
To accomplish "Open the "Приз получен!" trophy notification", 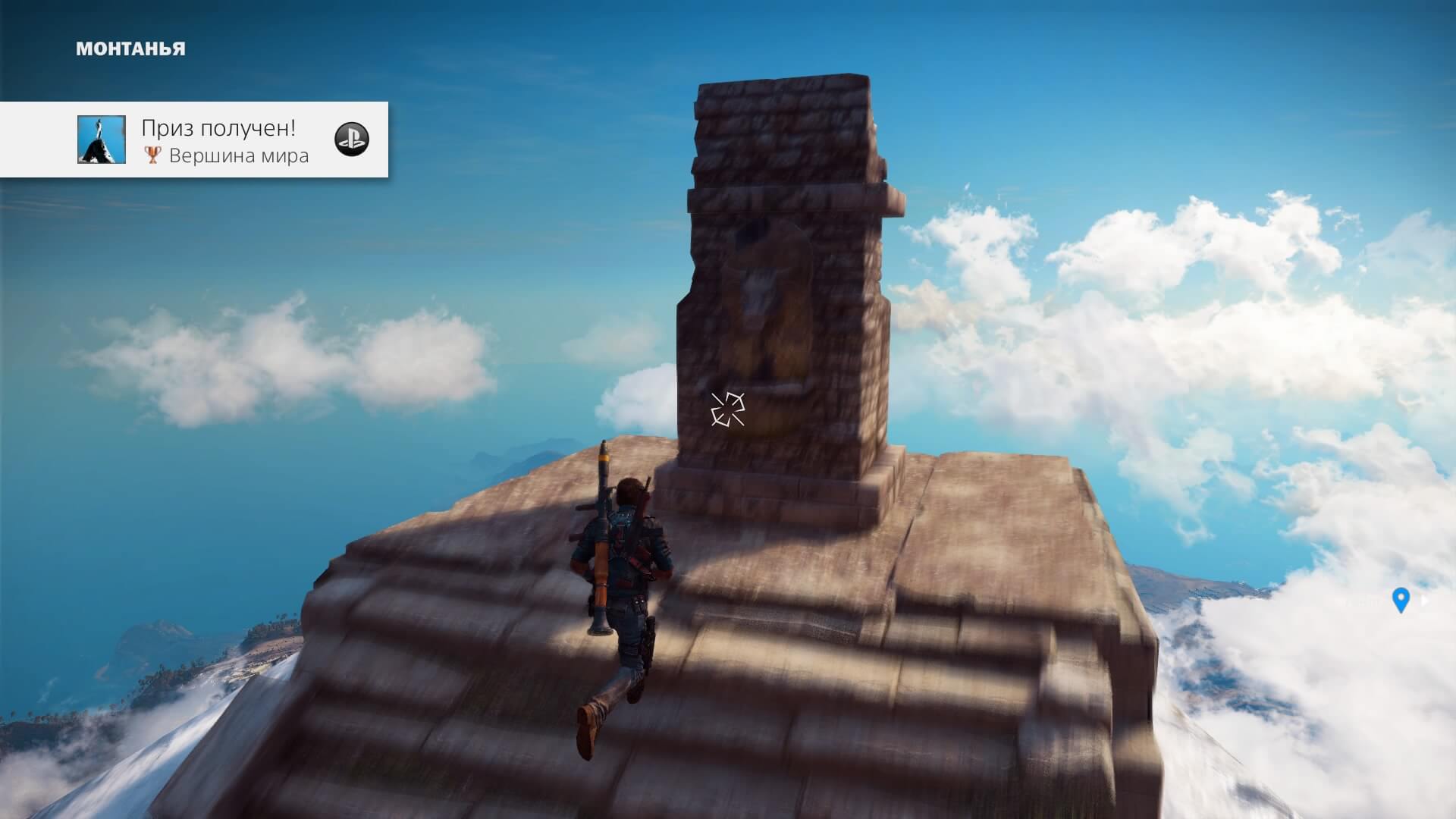I will (x=218, y=129).
